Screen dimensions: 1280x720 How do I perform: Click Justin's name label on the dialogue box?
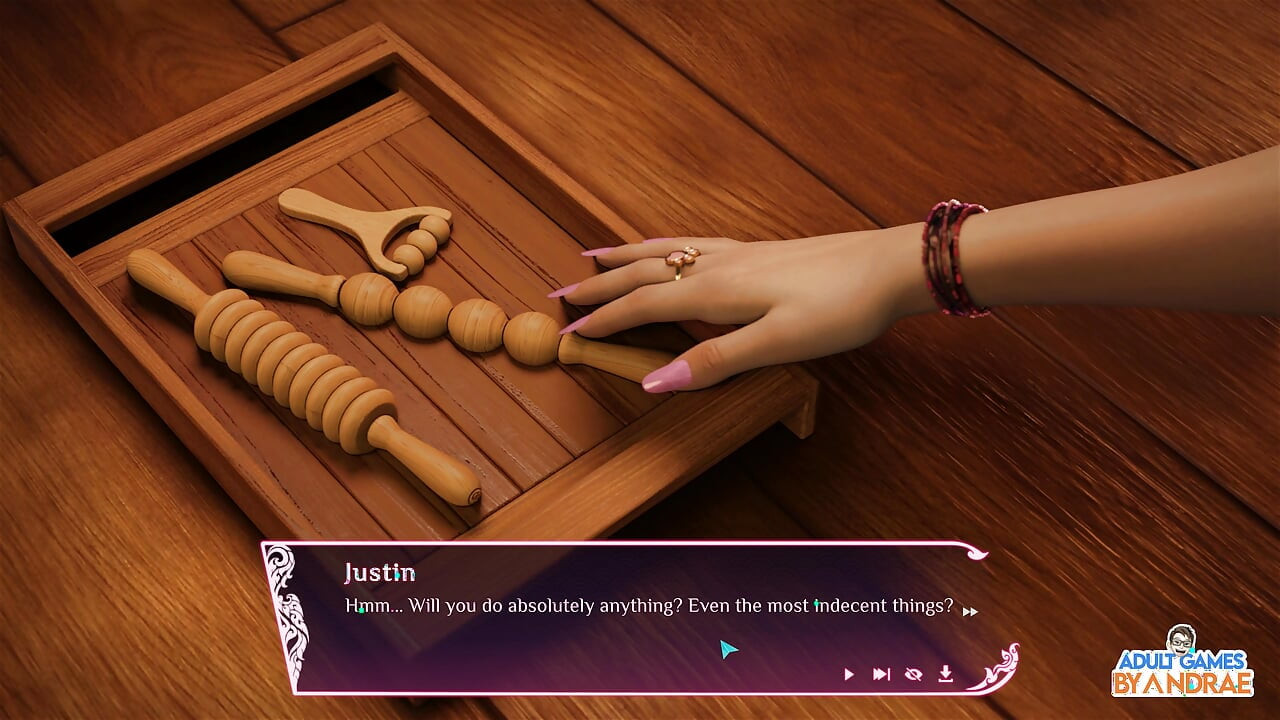[x=380, y=573]
